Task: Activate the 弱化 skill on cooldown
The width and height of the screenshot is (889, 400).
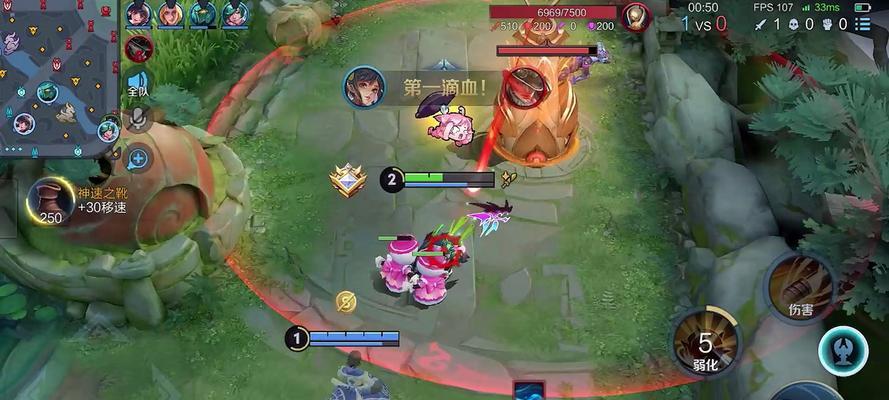Action: click(704, 341)
